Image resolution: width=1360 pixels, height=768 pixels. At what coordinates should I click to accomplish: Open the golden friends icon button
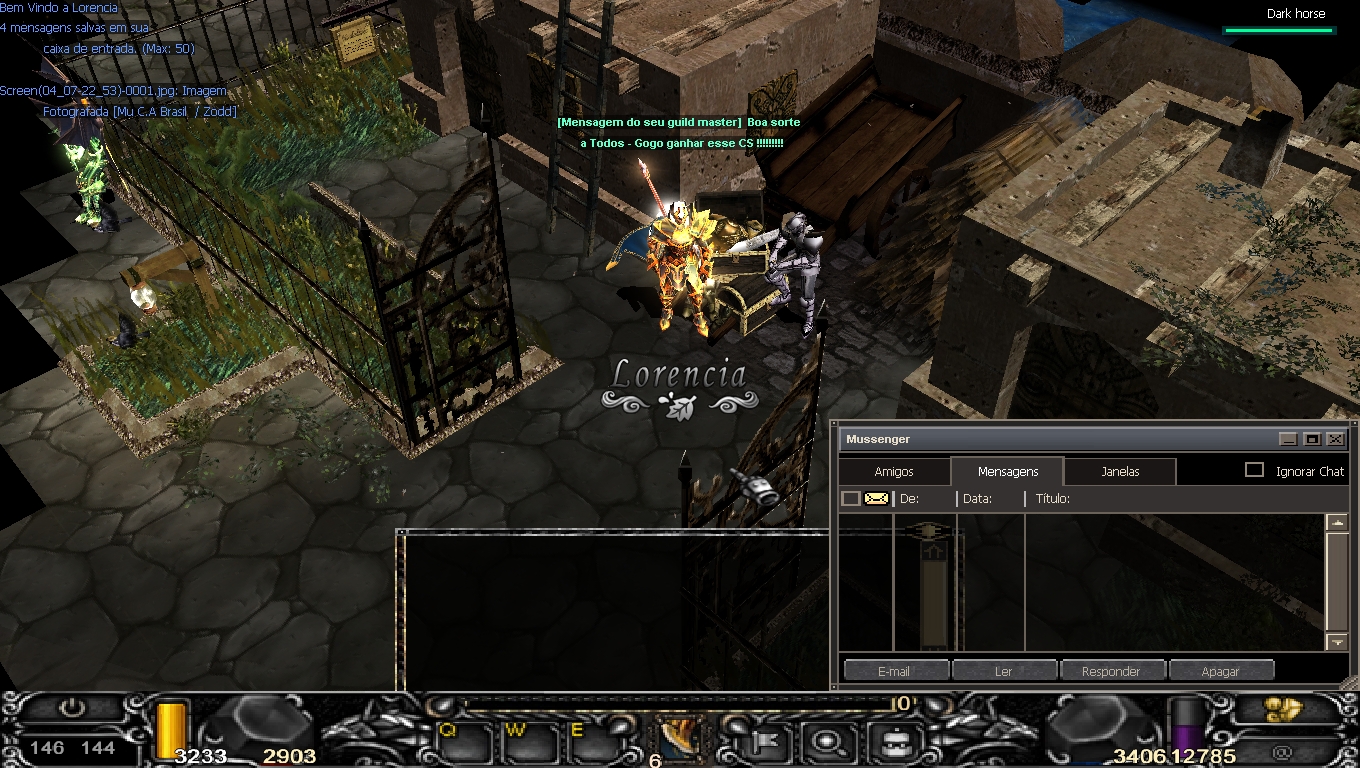pyautogui.click(x=1282, y=710)
